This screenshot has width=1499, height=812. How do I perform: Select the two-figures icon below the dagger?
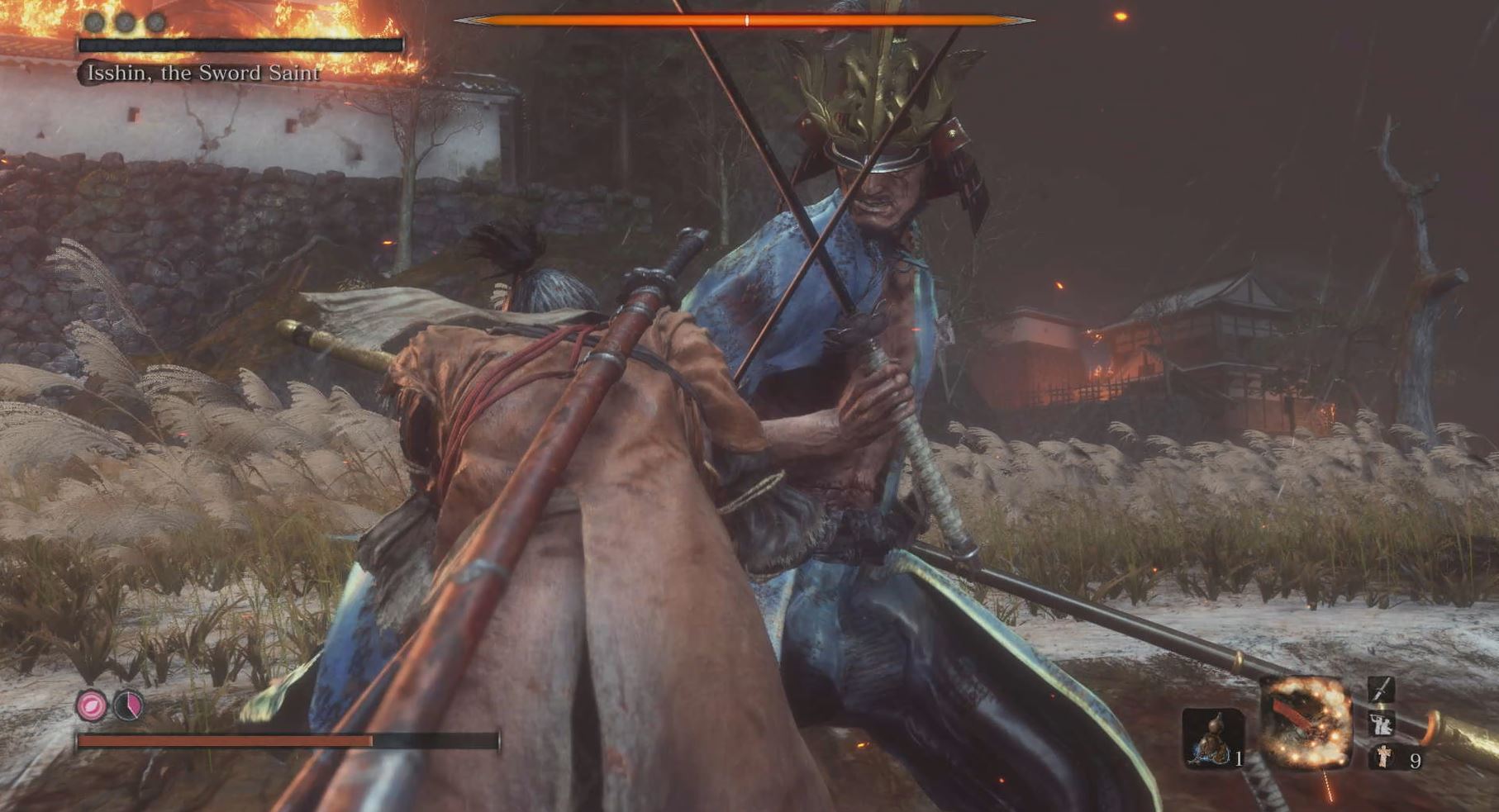click(1381, 724)
